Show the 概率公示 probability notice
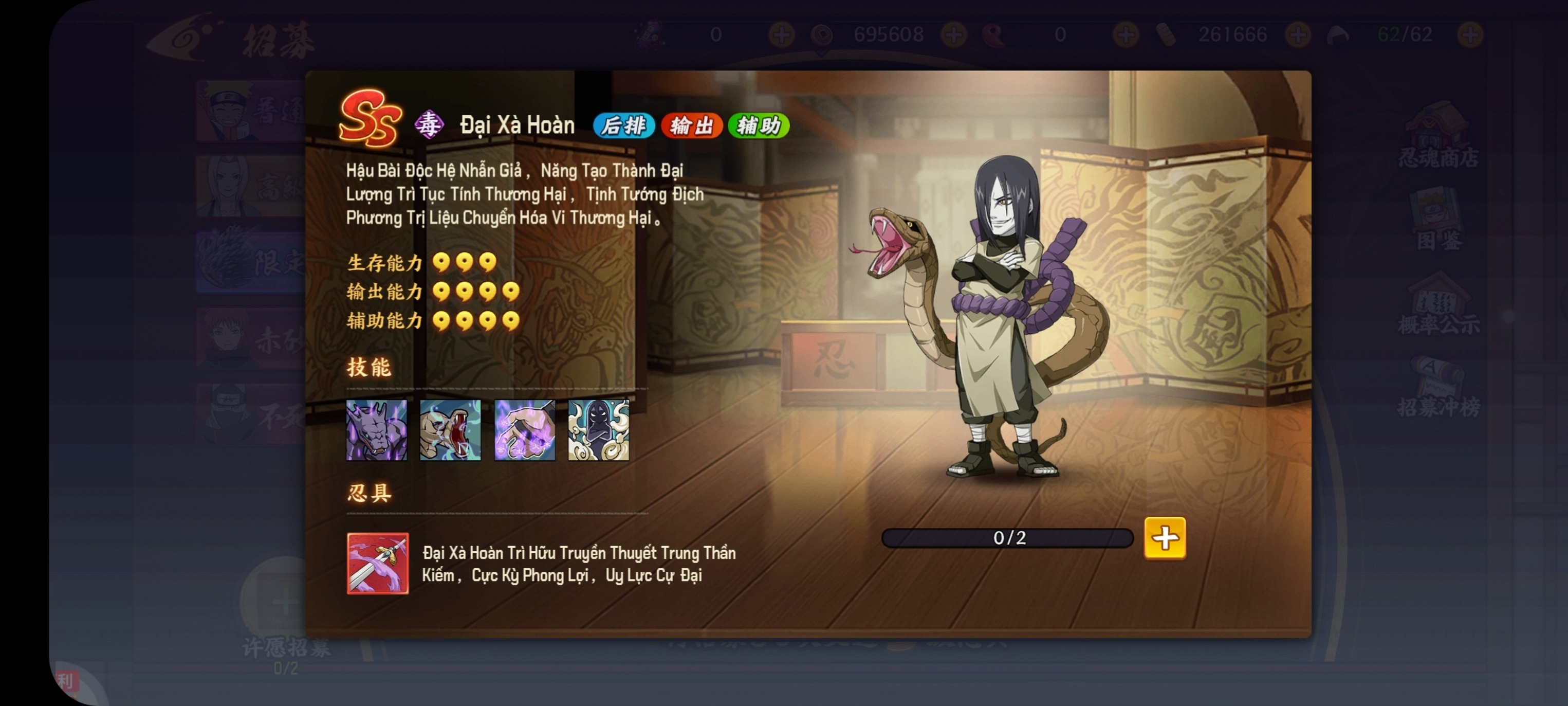This screenshot has height=706, width=1568. (1438, 304)
